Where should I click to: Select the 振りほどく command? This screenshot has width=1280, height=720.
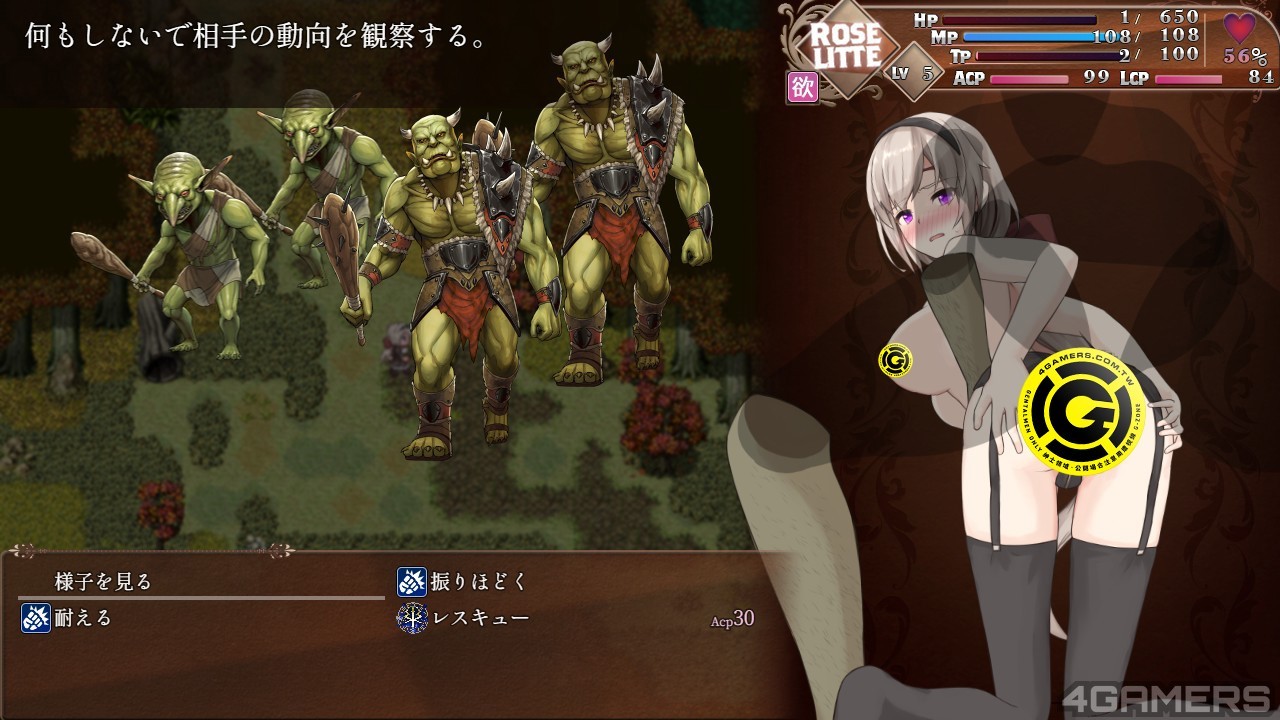(x=478, y=581)
